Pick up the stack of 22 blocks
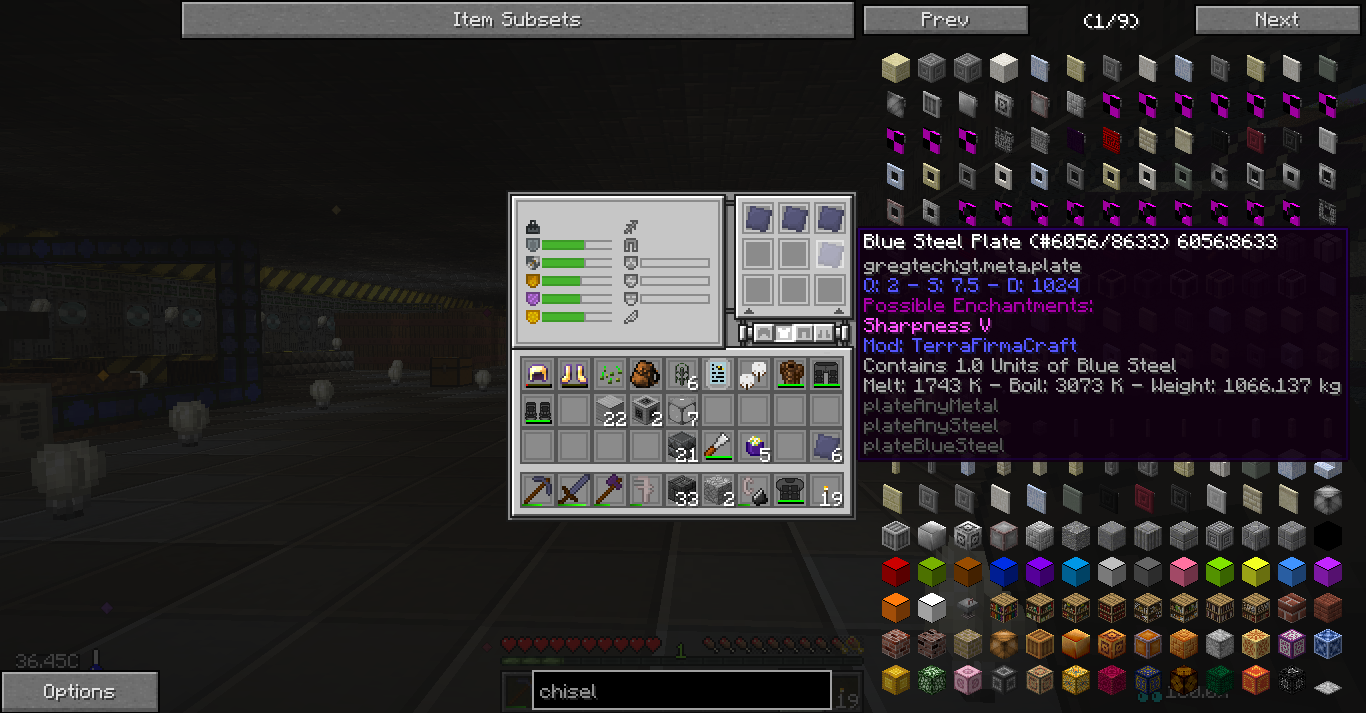This screenshot has height=713, width=1366. (x=610, y=410)
